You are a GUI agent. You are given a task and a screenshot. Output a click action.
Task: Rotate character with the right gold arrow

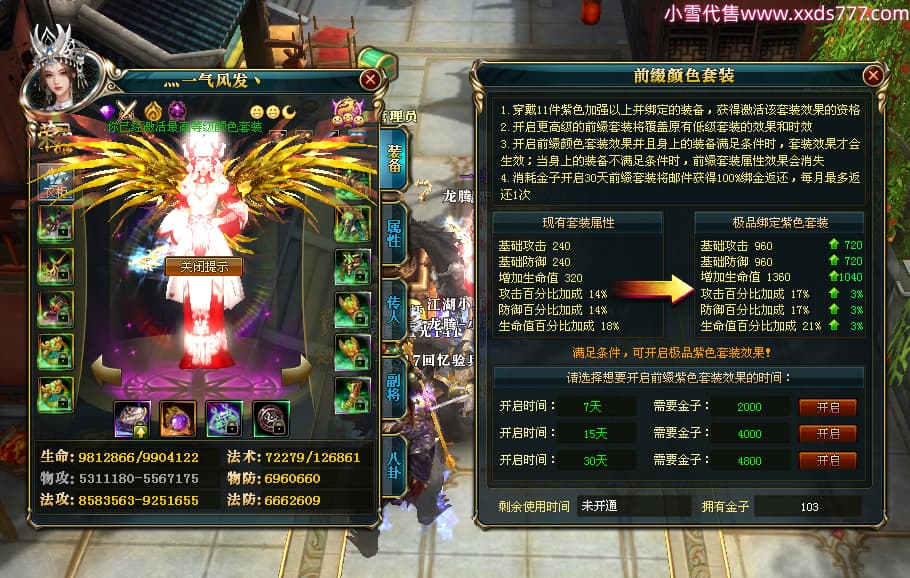(x=298, y=371)
